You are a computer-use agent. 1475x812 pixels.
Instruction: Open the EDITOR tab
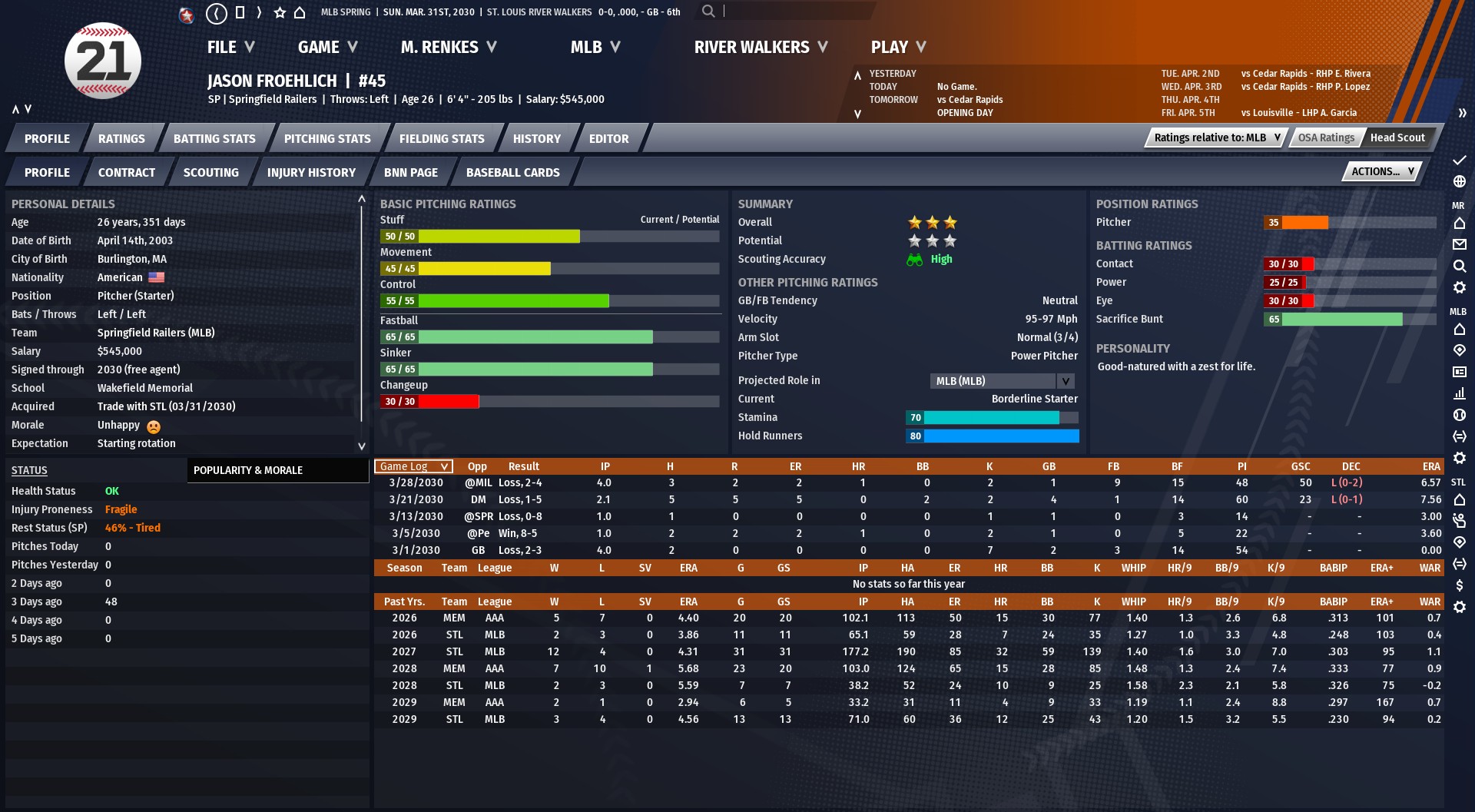click(608, 139)
